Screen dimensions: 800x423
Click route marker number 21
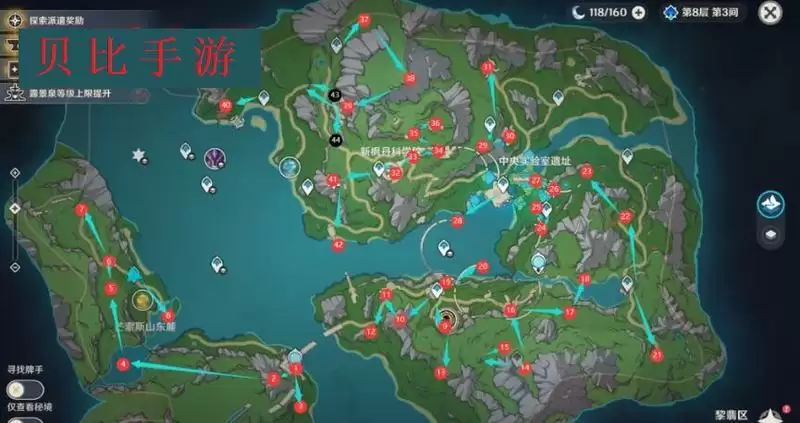coord(657,354)
